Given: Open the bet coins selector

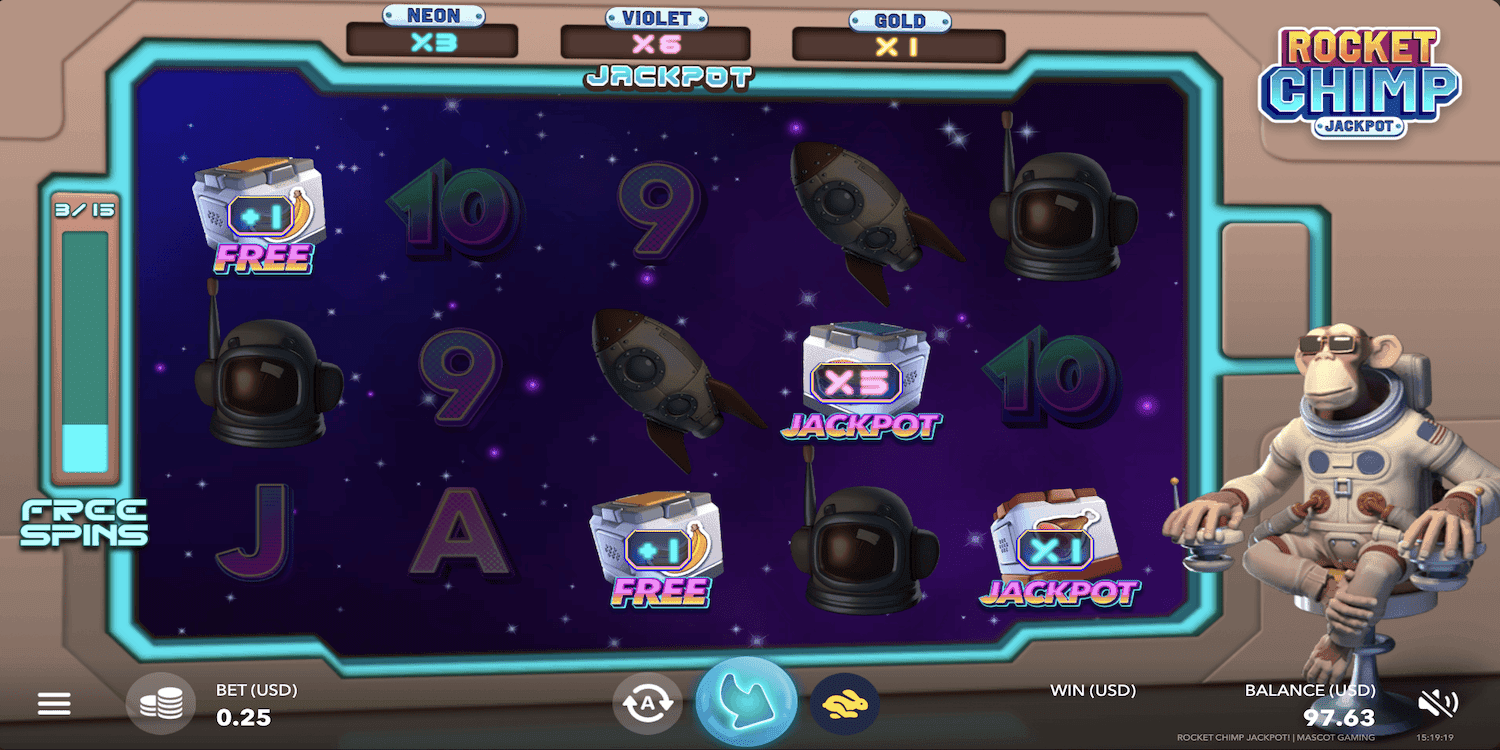Looking at the screenshot, I should click(161, 704).
